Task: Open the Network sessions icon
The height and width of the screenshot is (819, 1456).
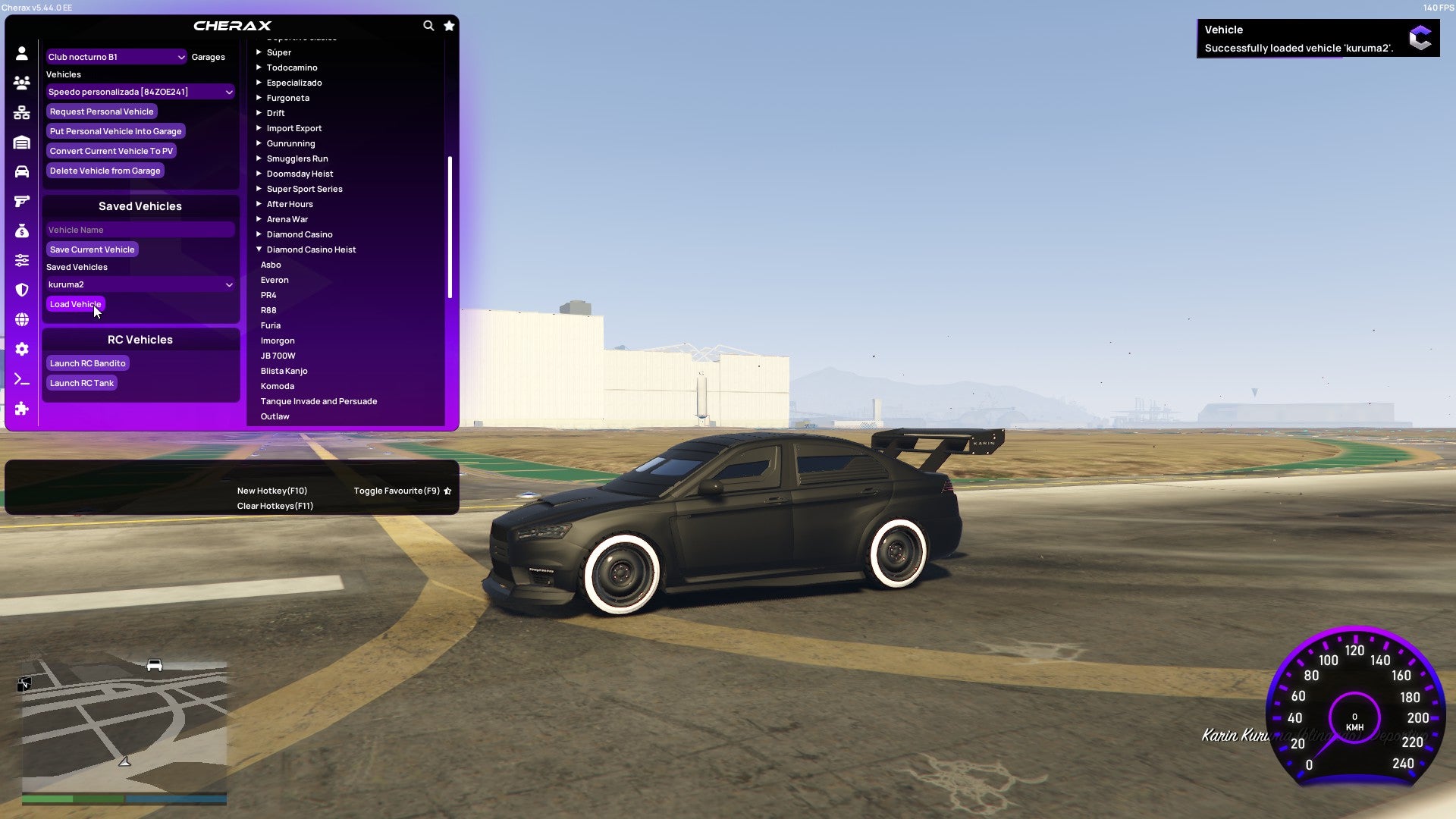Action: 21,112
